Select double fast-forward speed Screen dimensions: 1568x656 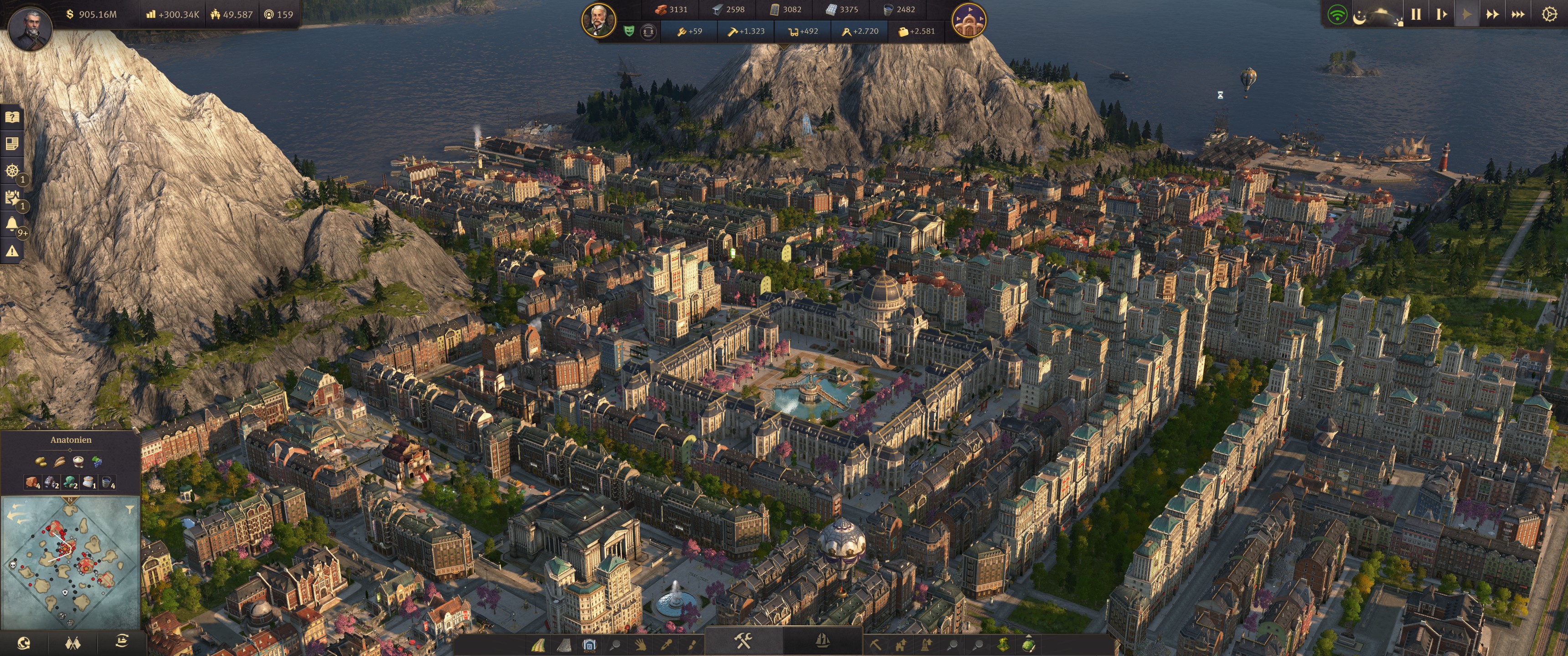1492,14
